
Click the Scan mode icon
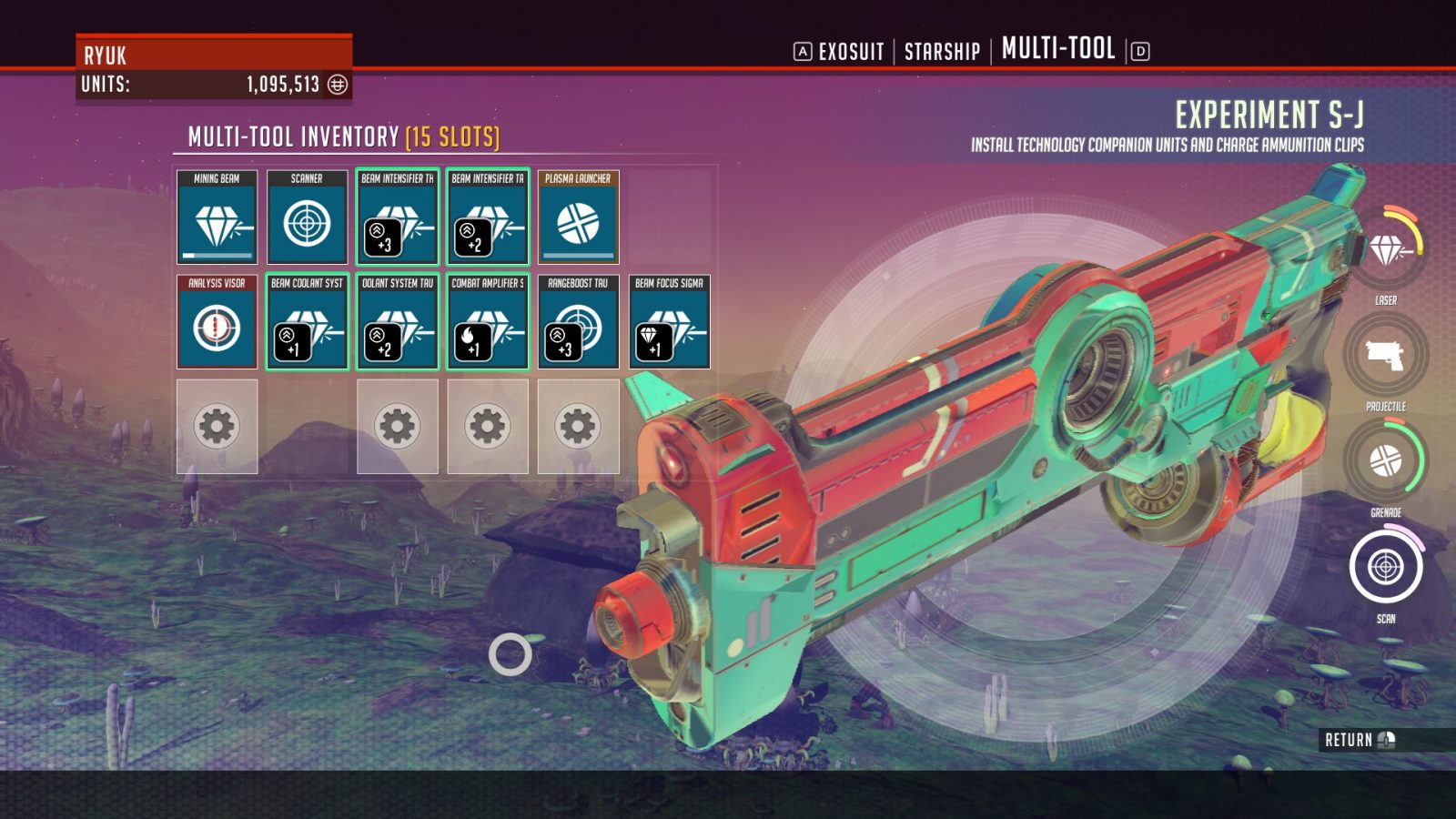(x=1386, y=567)
